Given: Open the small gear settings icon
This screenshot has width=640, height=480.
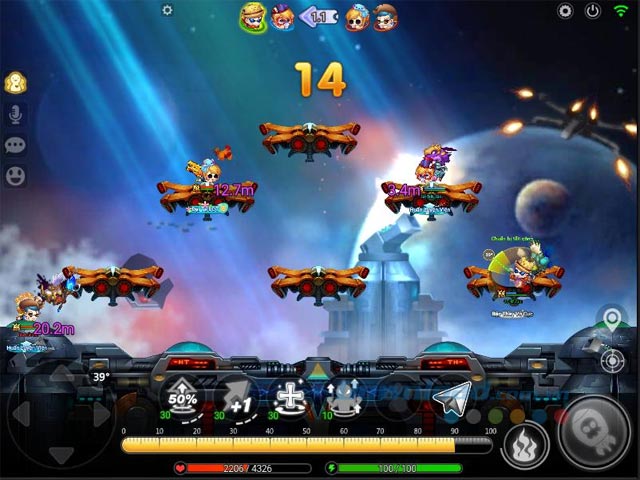Looking at the screenshot, I should [x=167, y=10].
